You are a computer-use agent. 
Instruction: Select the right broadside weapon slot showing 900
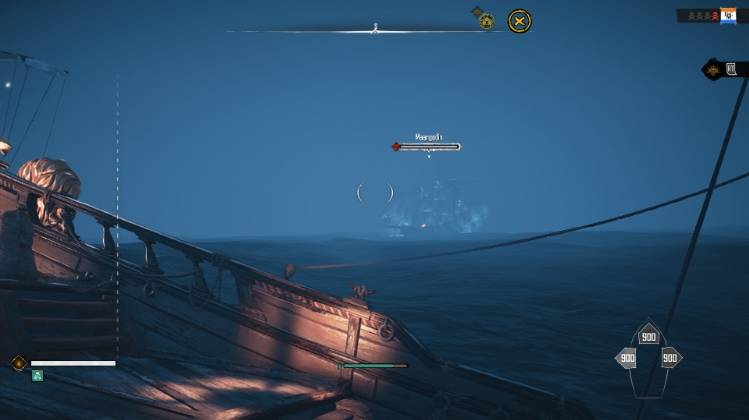pyautogui.click(x=670, y=357)
